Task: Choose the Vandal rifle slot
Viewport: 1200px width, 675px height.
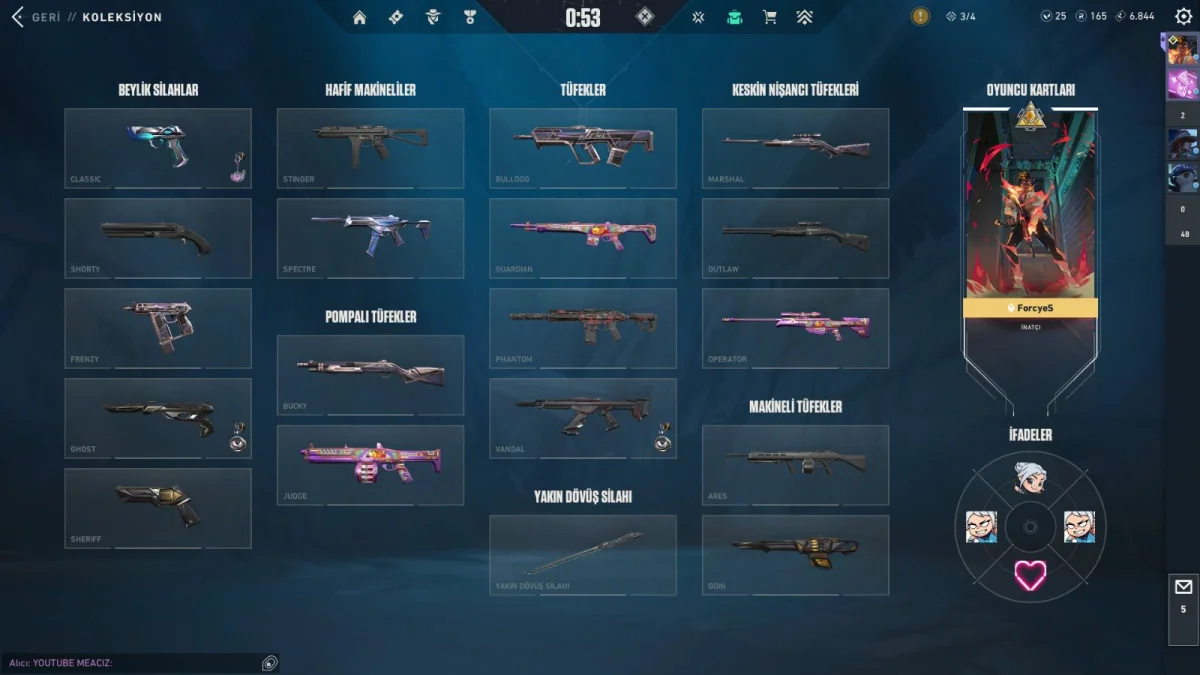Action: pyautogui.click(x=582, y=417)
